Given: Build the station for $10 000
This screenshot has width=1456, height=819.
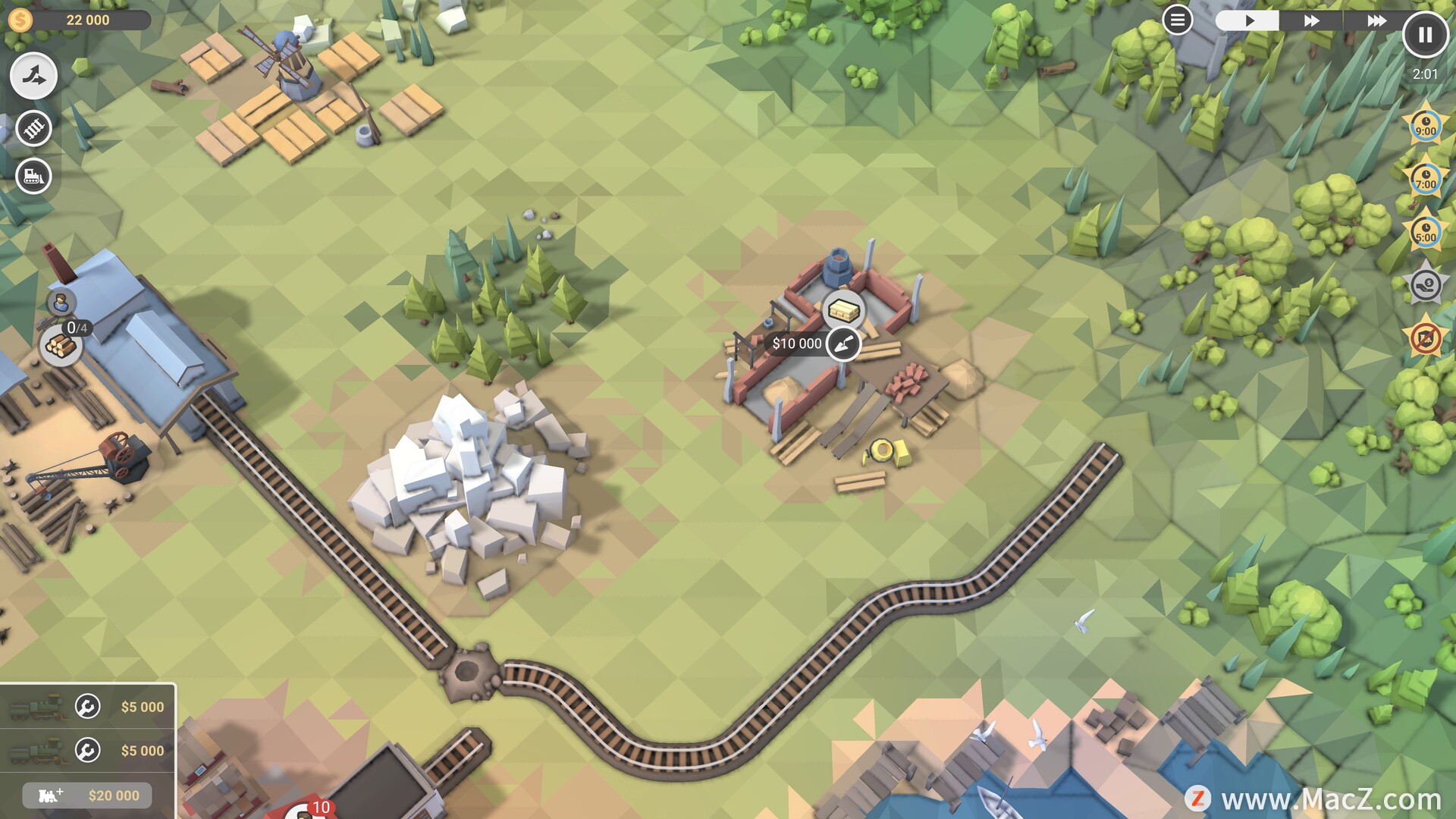Looking at the screenshot, I should point(843,344).
